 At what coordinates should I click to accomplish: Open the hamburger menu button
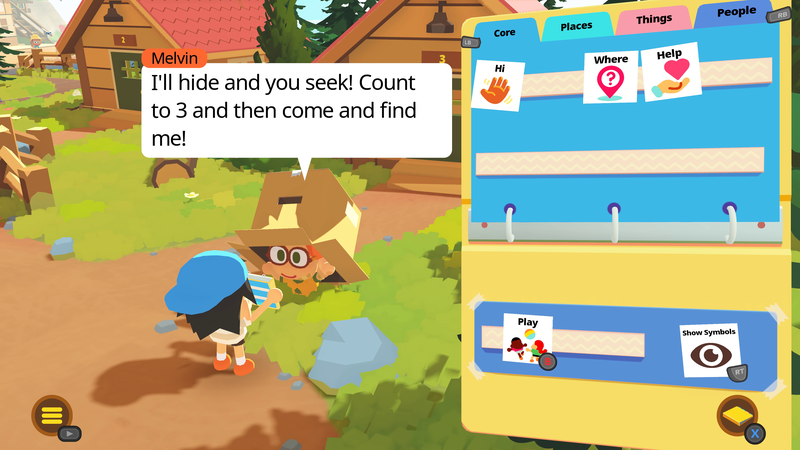tap(51, 415)
